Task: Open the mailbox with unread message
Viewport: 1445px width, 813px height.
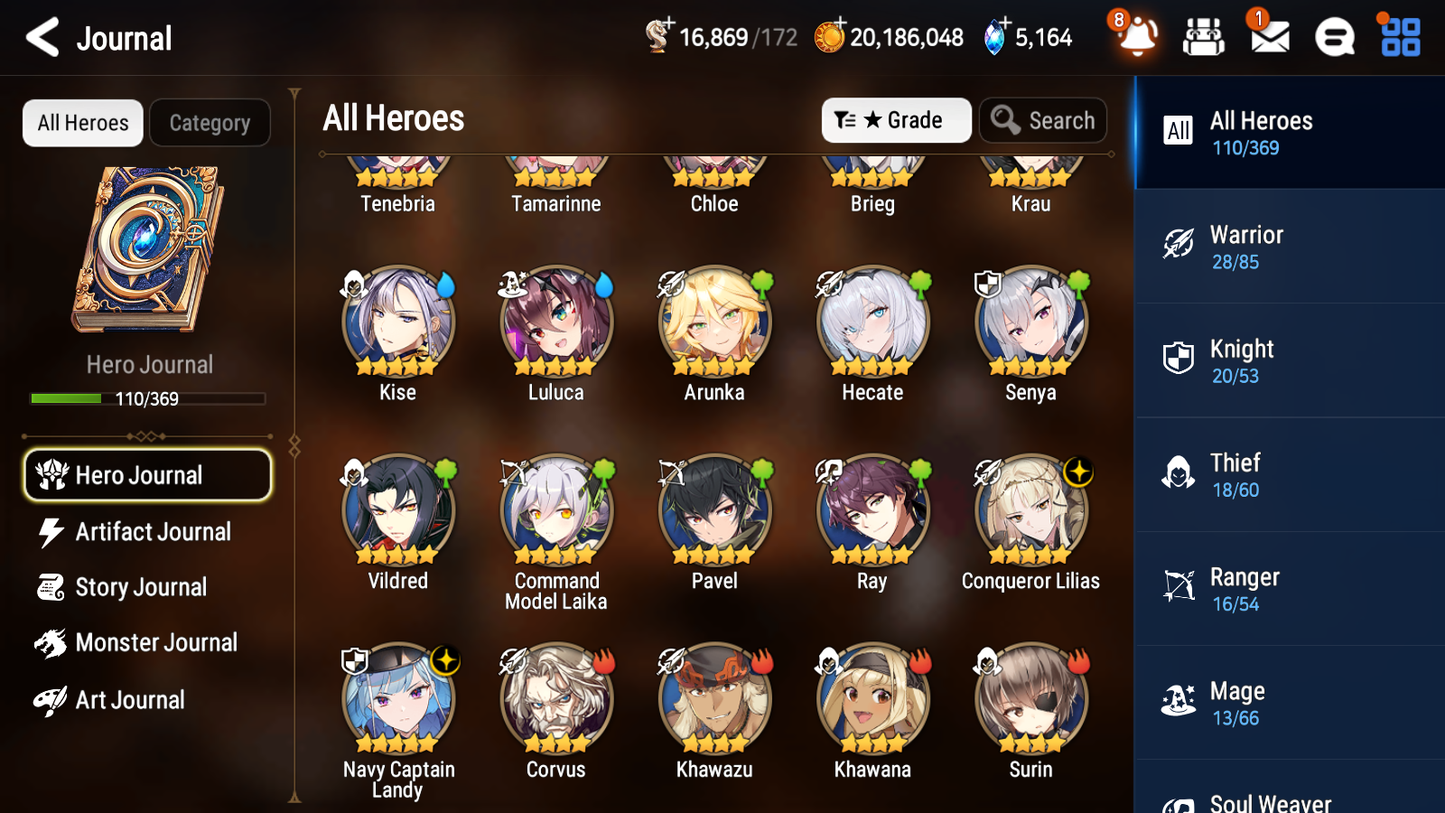Action: [x=1269, y=36]
